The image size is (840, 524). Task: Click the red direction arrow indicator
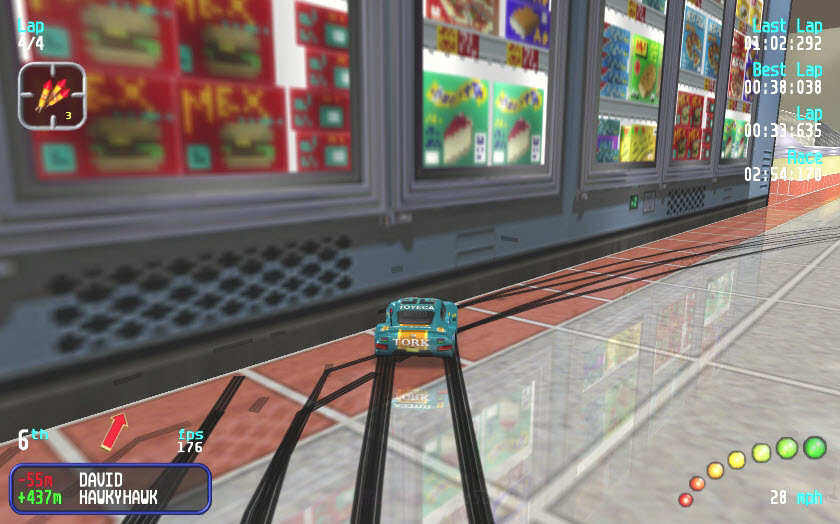[x=114, y=430]
